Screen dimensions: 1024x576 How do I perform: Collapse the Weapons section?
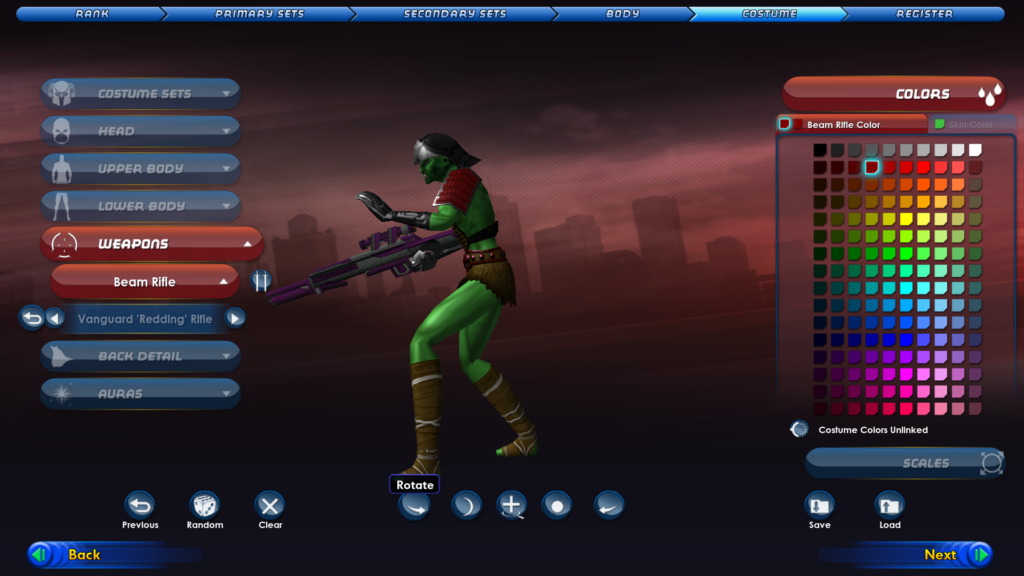pyautogui.click(x=152, y=244)
